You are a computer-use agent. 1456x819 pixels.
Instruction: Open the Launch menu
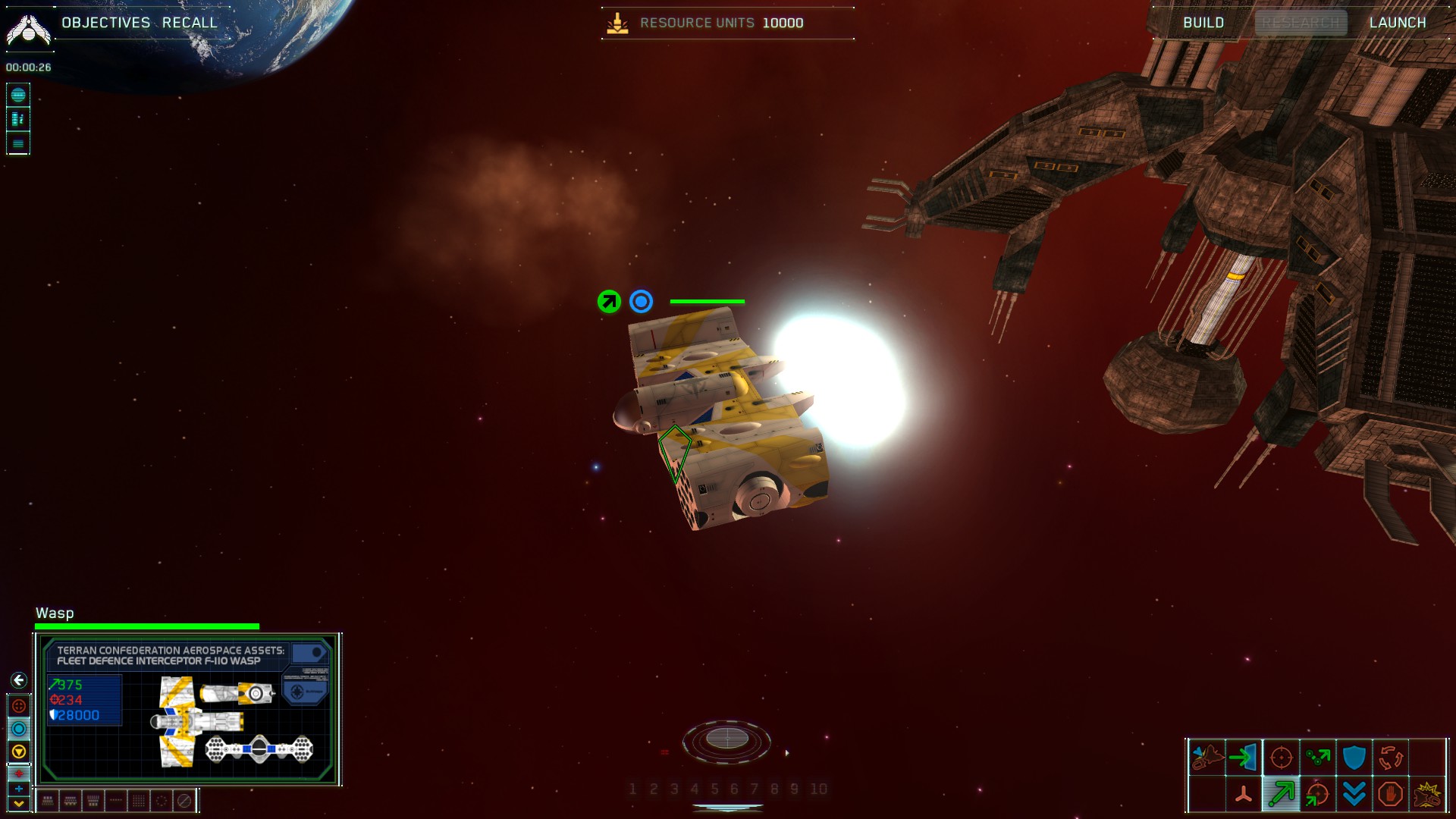1398,23
